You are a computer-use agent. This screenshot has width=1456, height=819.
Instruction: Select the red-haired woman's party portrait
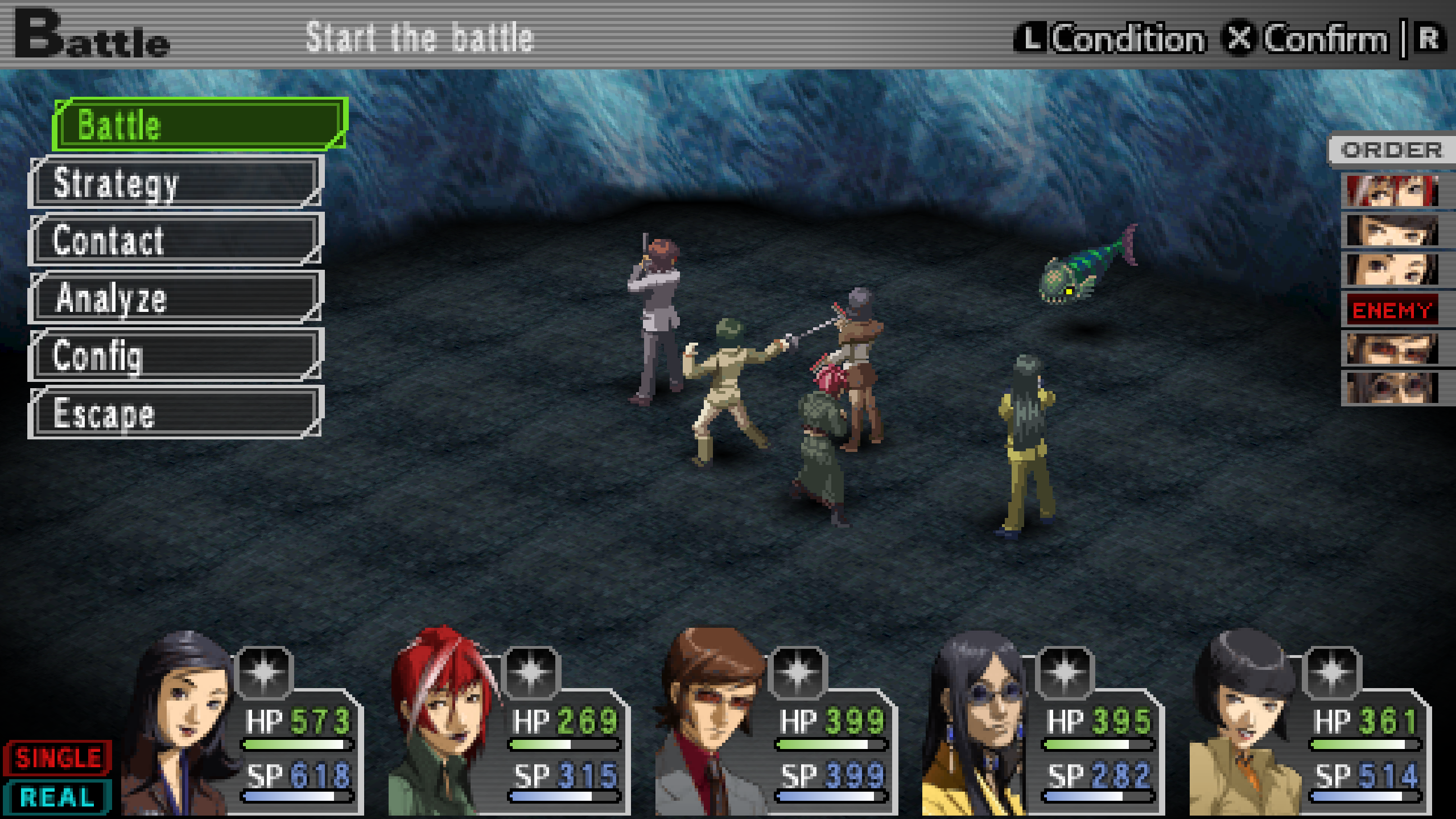coord(444,723)
